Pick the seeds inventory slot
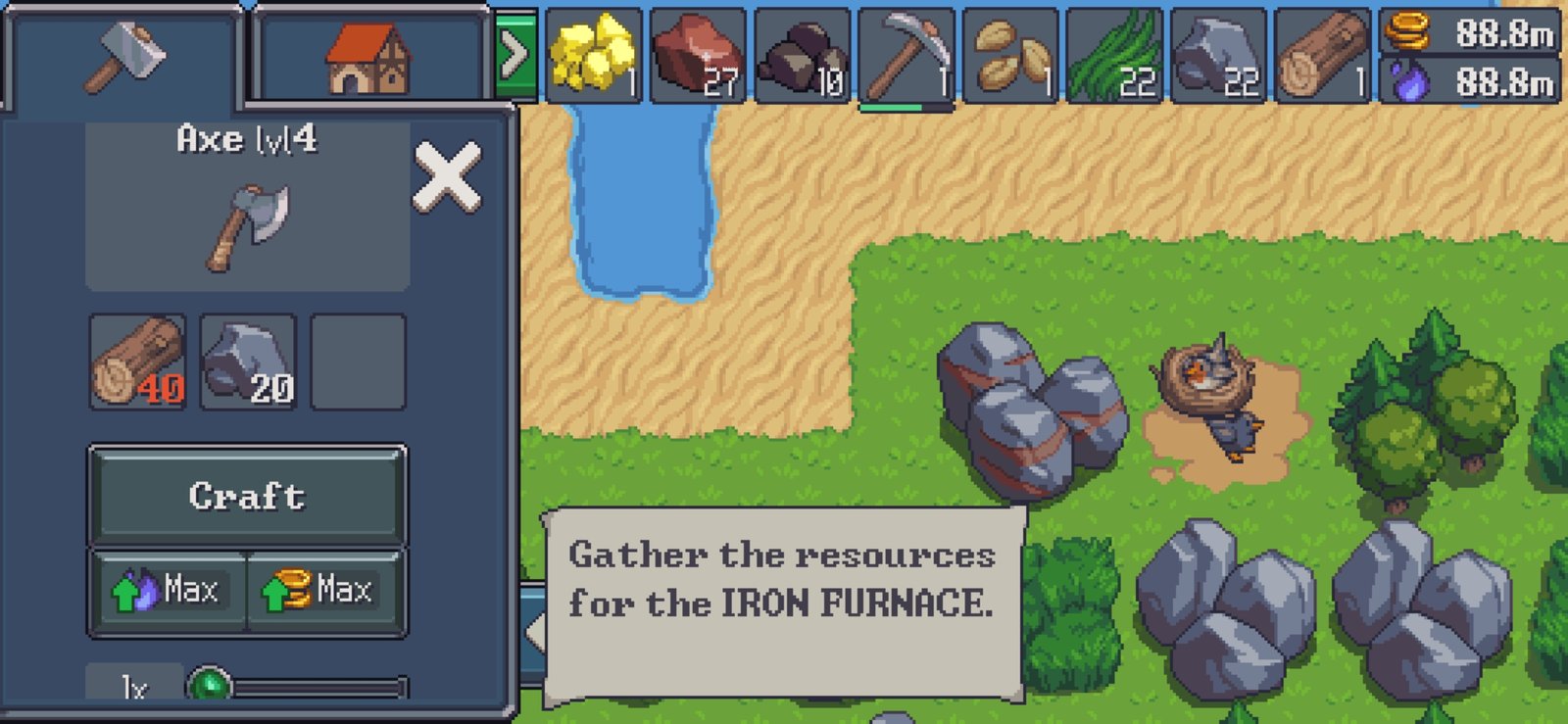This screenshot has width=1568, height=724. click(x=1011, y=56)
